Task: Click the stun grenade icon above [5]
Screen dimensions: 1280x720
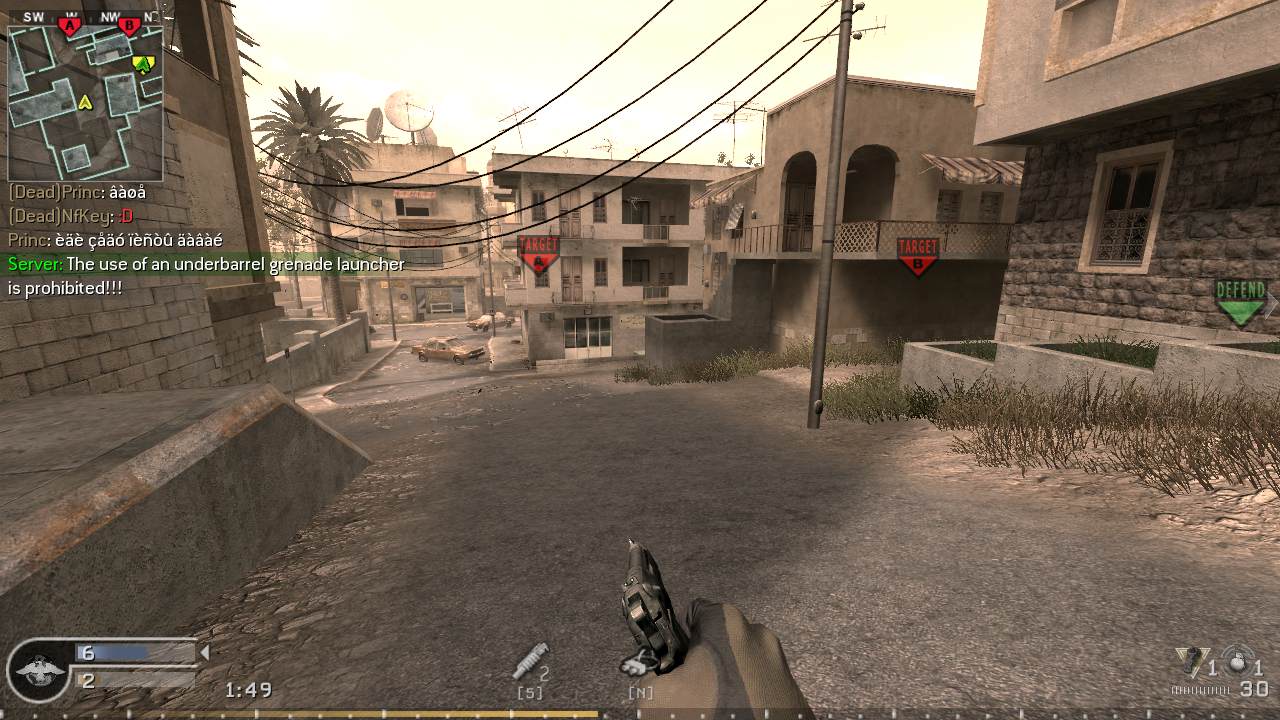Action: coord(530,663)
